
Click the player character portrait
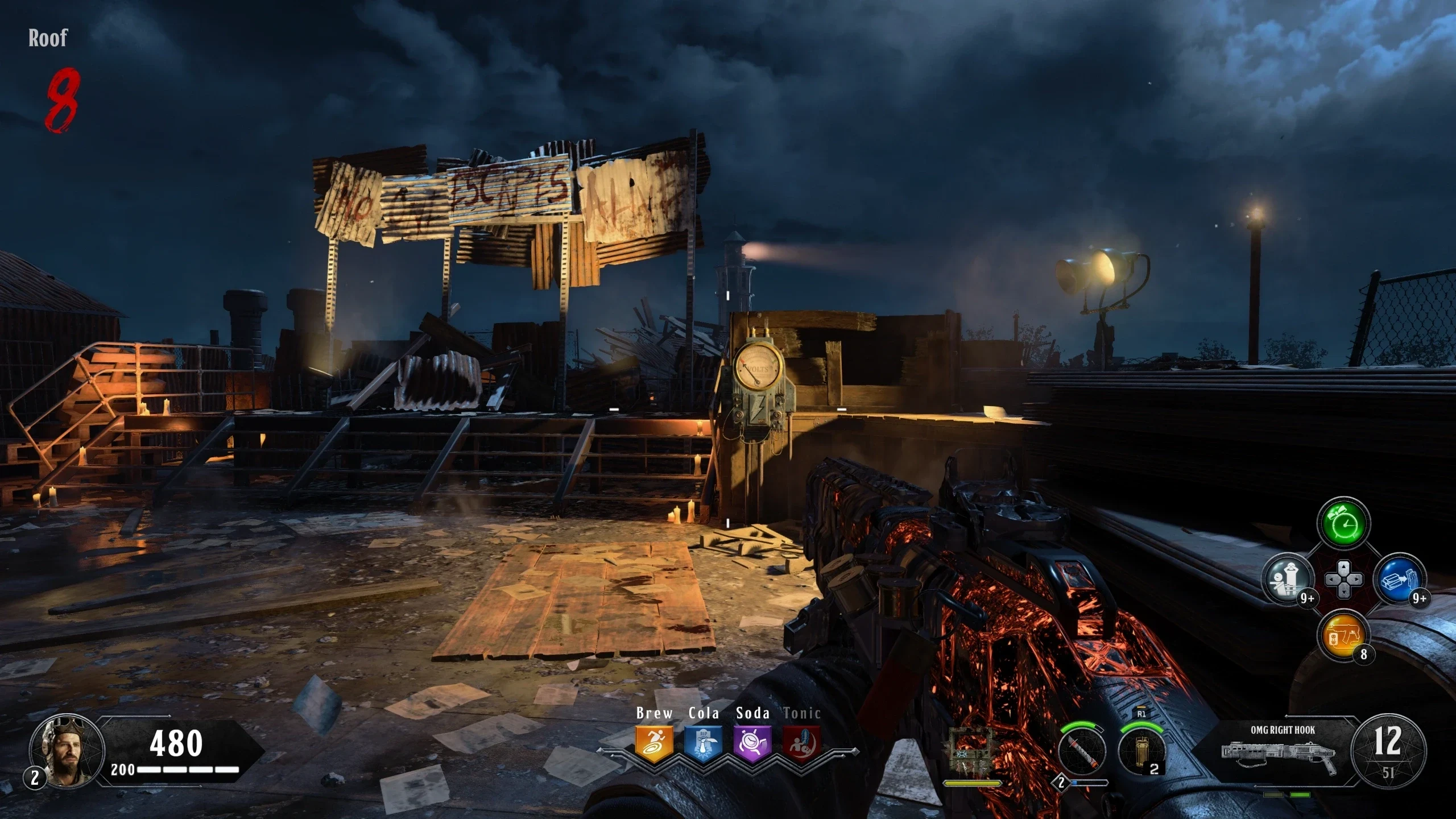(67, 752)
